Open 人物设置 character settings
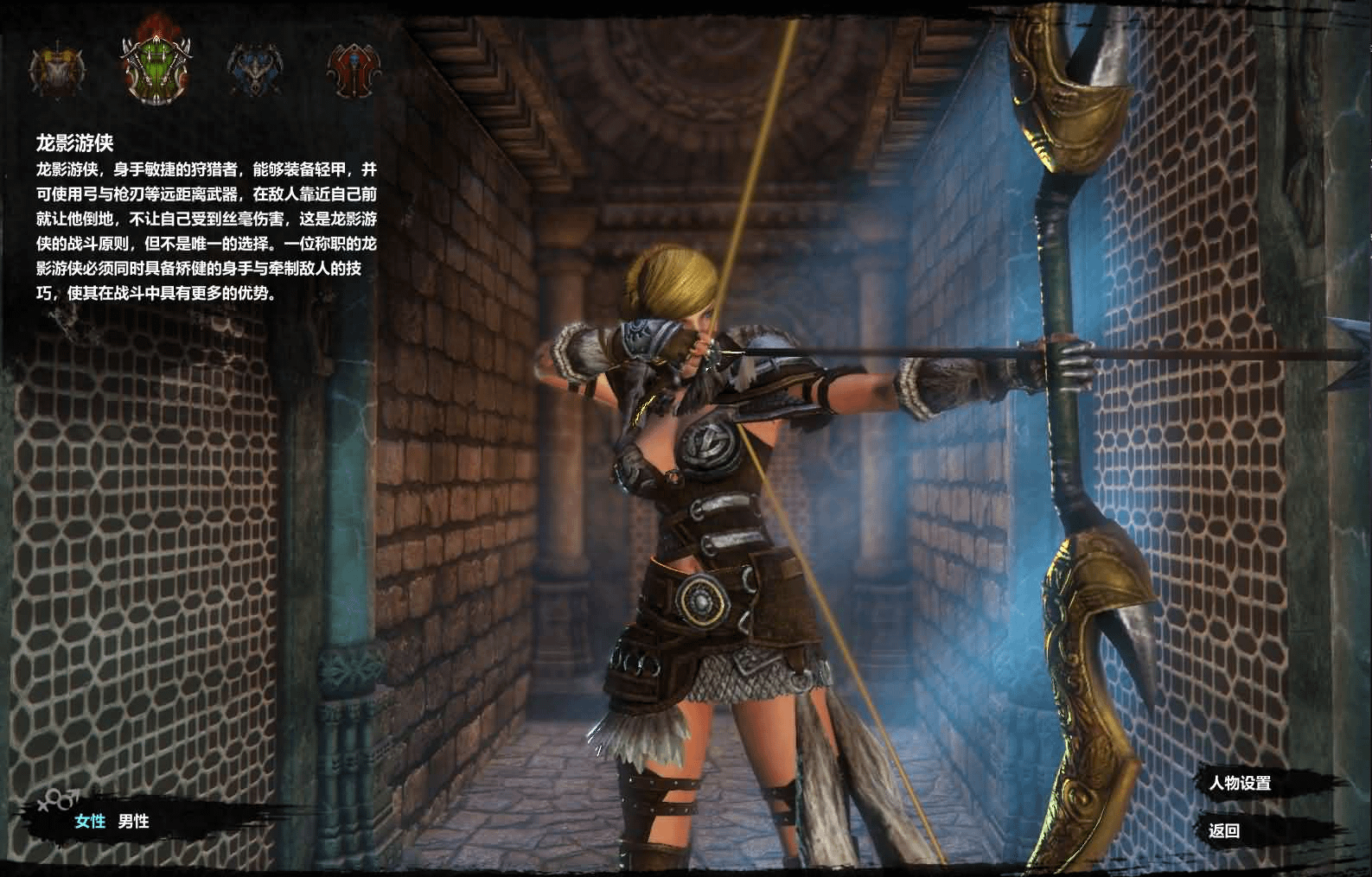1372x877 pixels. 1240,784
